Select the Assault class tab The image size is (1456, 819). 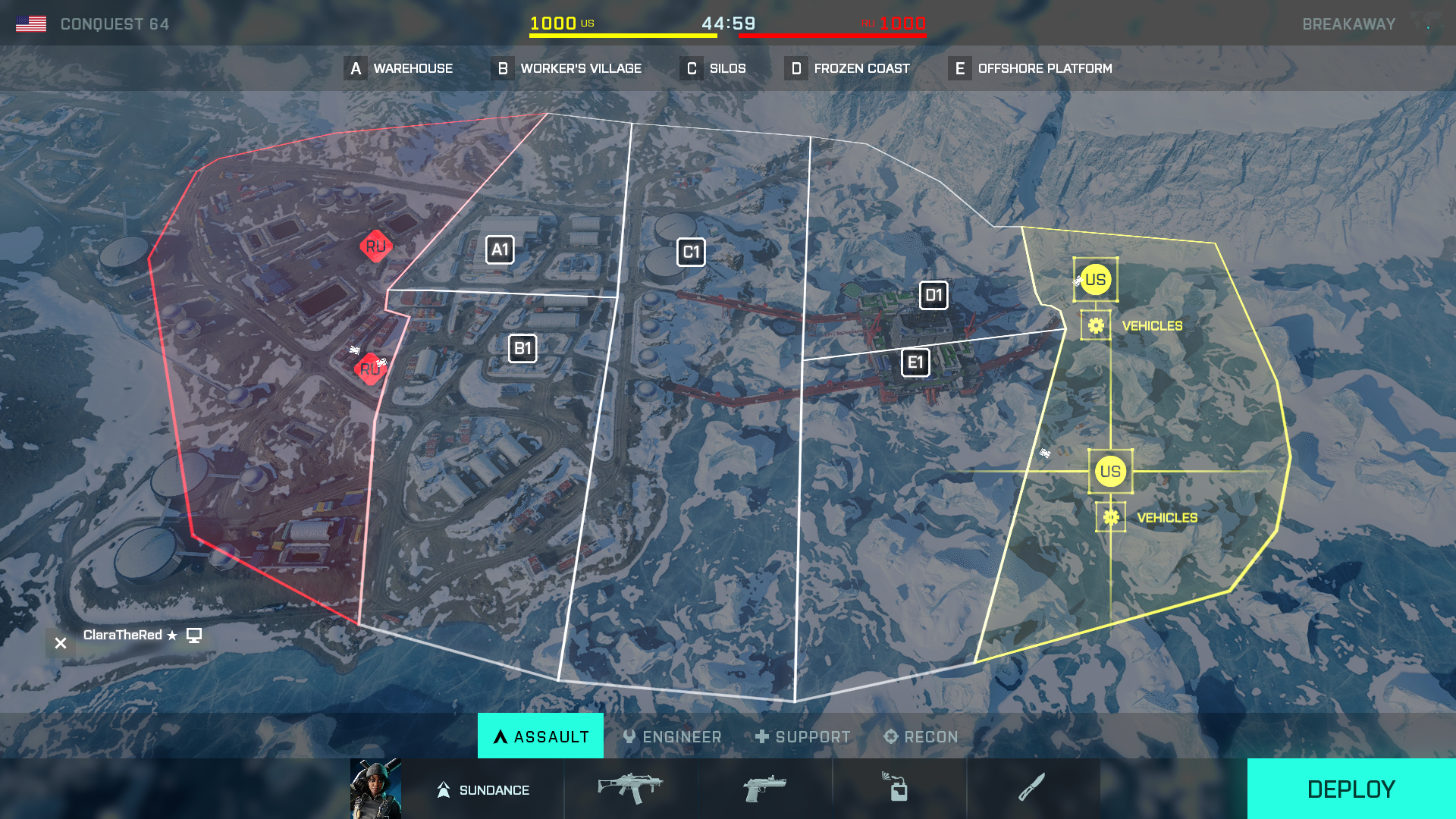541,736
